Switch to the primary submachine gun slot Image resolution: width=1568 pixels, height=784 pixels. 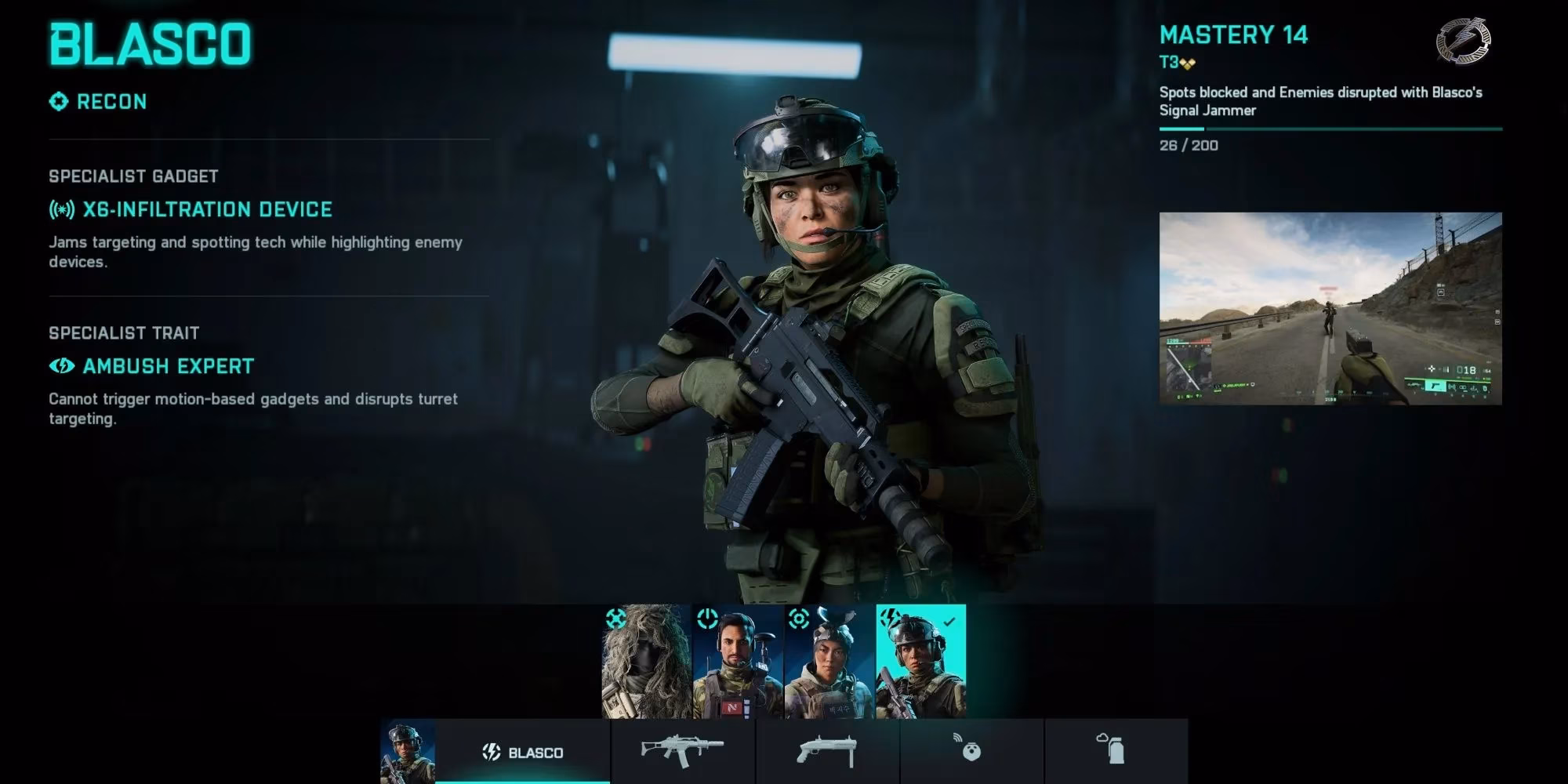click(683, 751)
